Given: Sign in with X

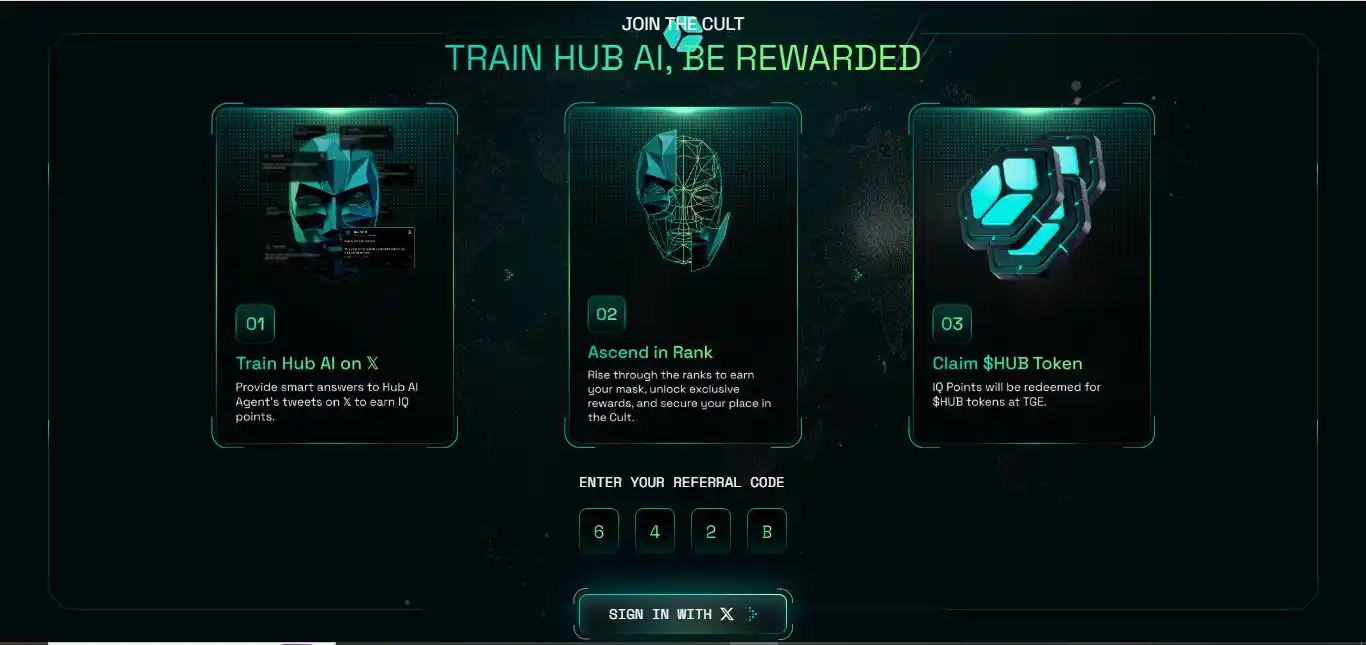Looking at the screenshot, I should coord(683,614).
